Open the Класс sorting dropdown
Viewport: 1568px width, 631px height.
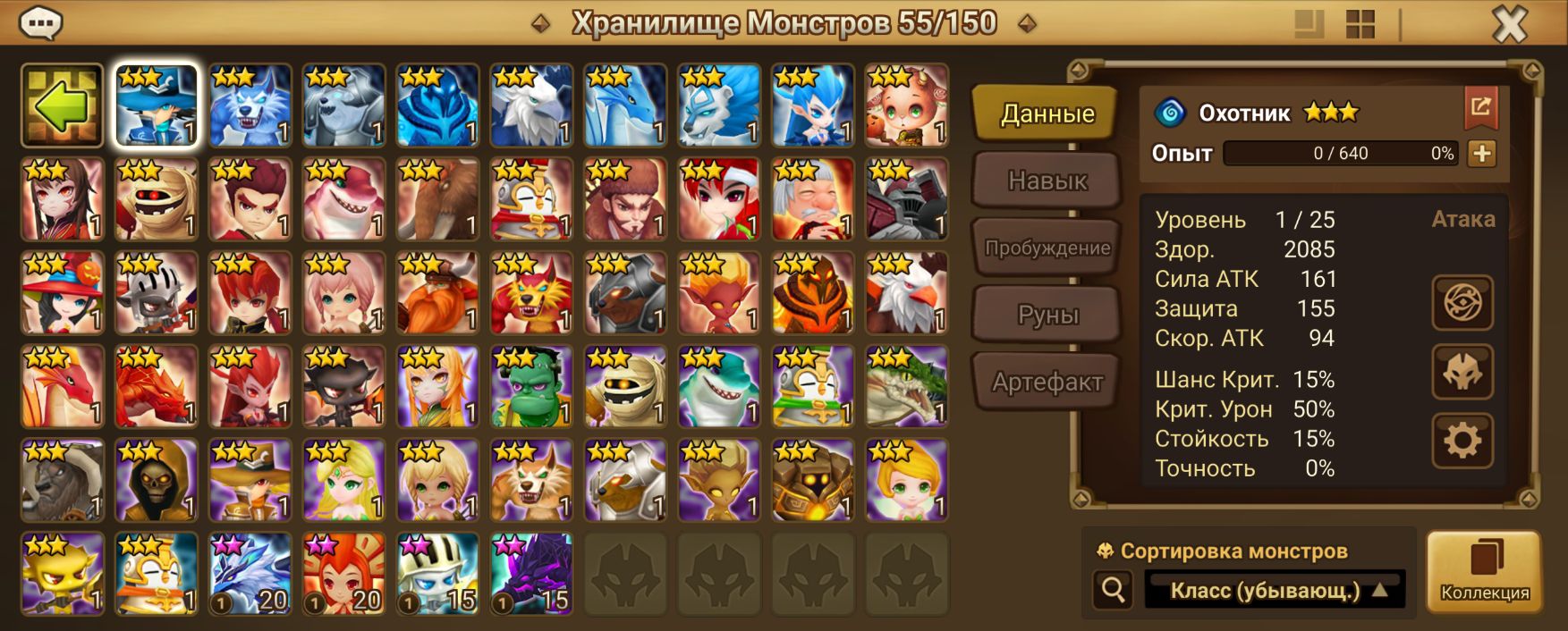(1275, 590)
